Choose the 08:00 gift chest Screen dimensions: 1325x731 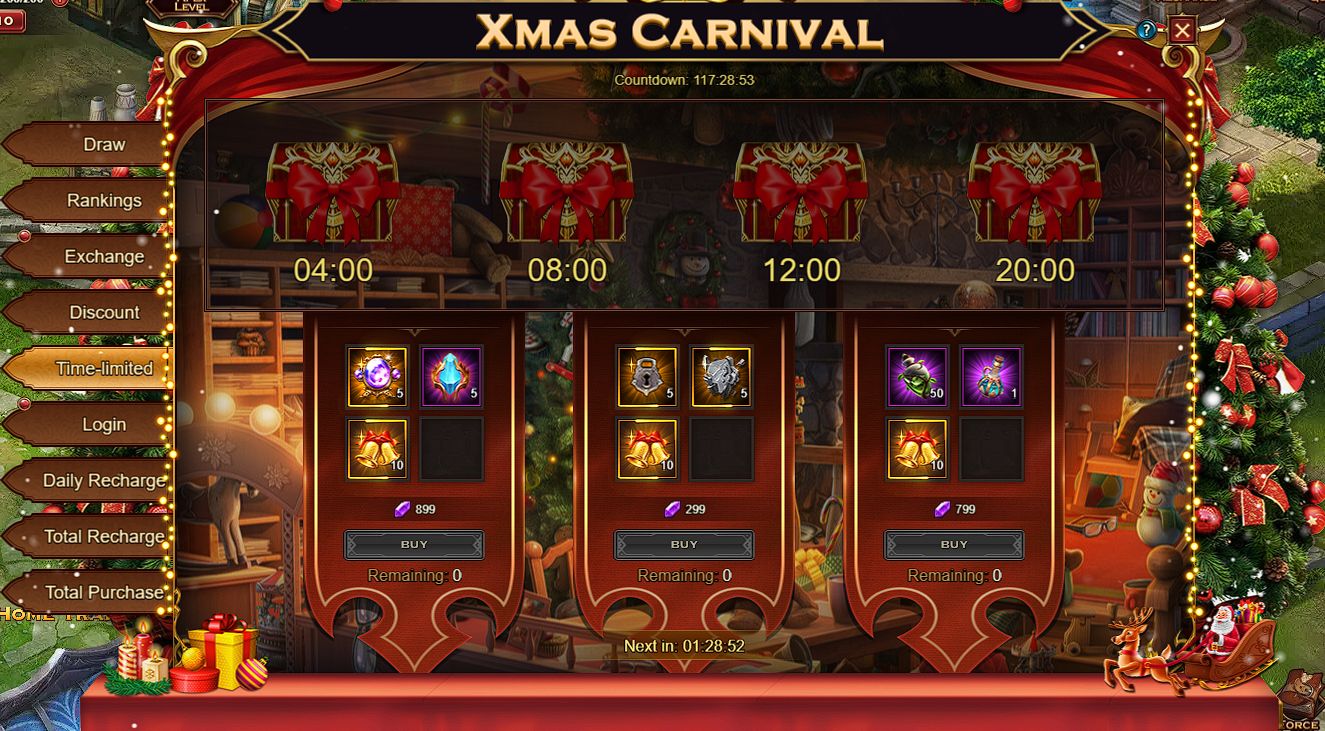tap(567, 192)
